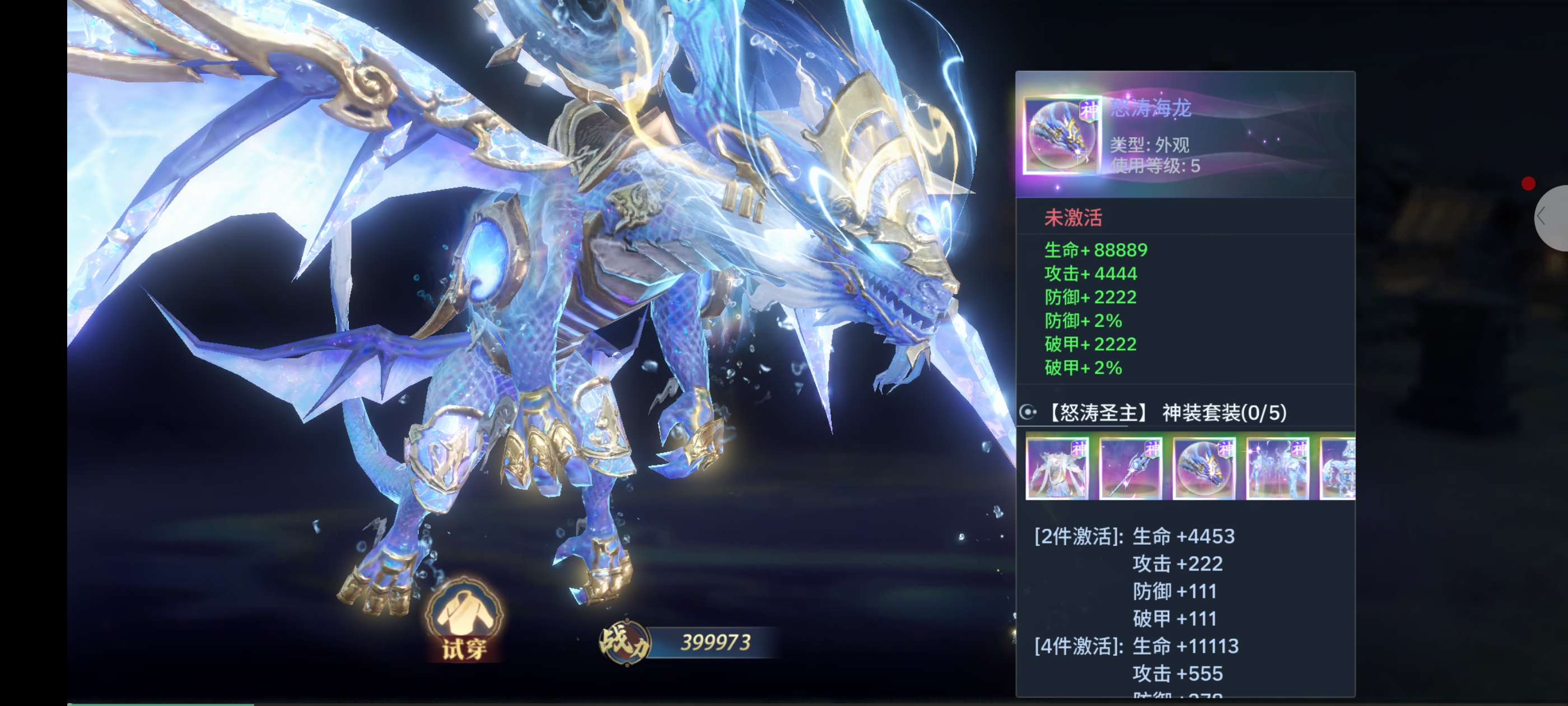
Task: Click the partially visible fifth set icon
Action: point(1338,468)
